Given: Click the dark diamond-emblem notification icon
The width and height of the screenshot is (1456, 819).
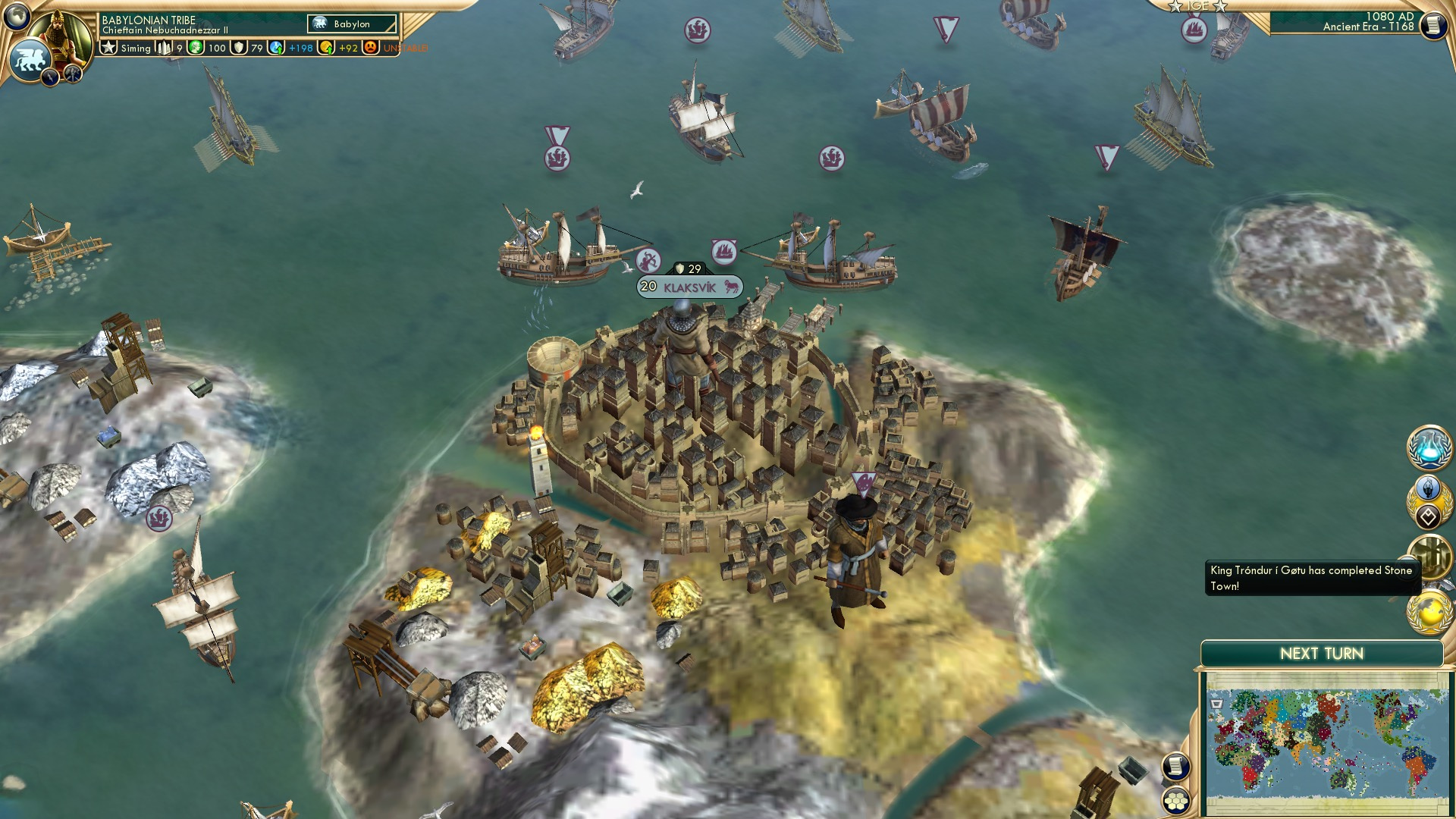Looking at the screenshot, I should (x=1429, y=515).
